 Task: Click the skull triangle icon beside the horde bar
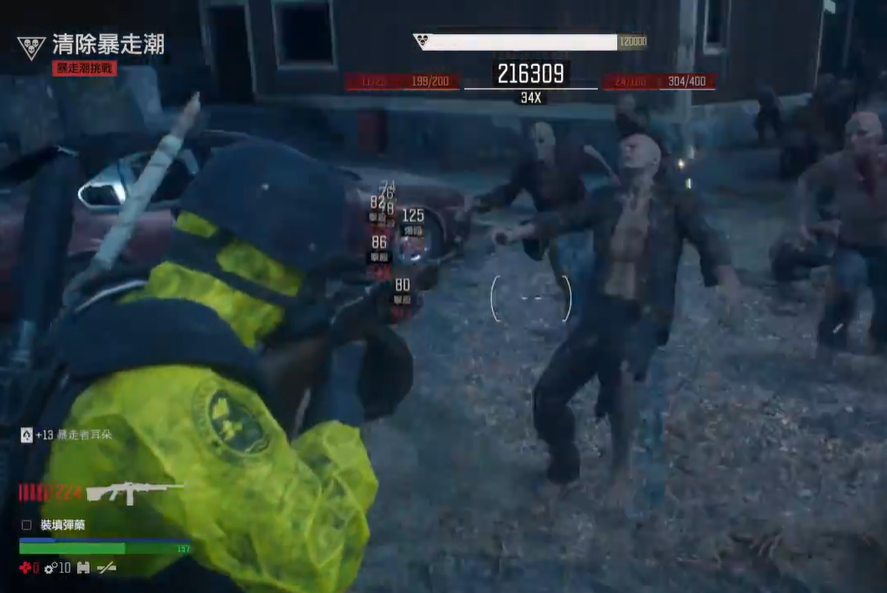tap(421, 41)
